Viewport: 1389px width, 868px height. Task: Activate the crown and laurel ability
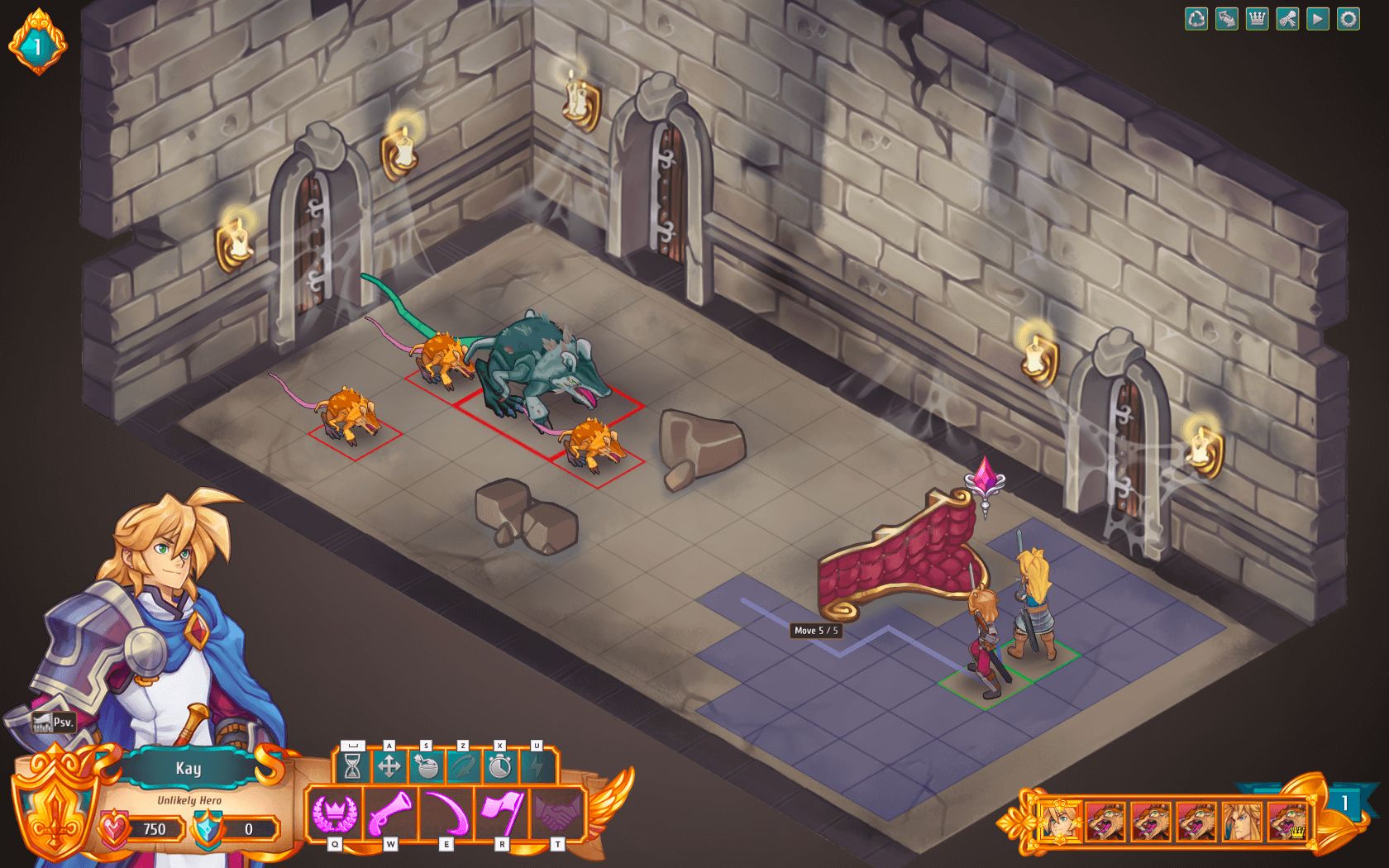coord(334,813)
